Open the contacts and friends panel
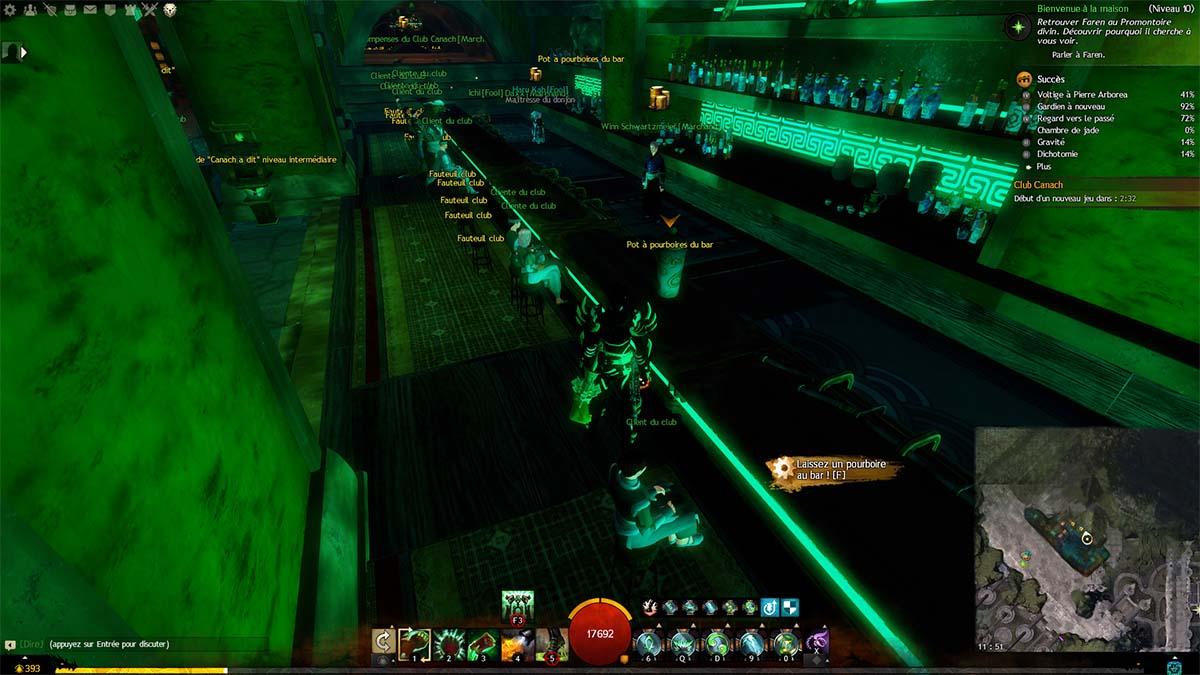The width and height of the screenshot is (1200, 675). (x=30, y=10)
